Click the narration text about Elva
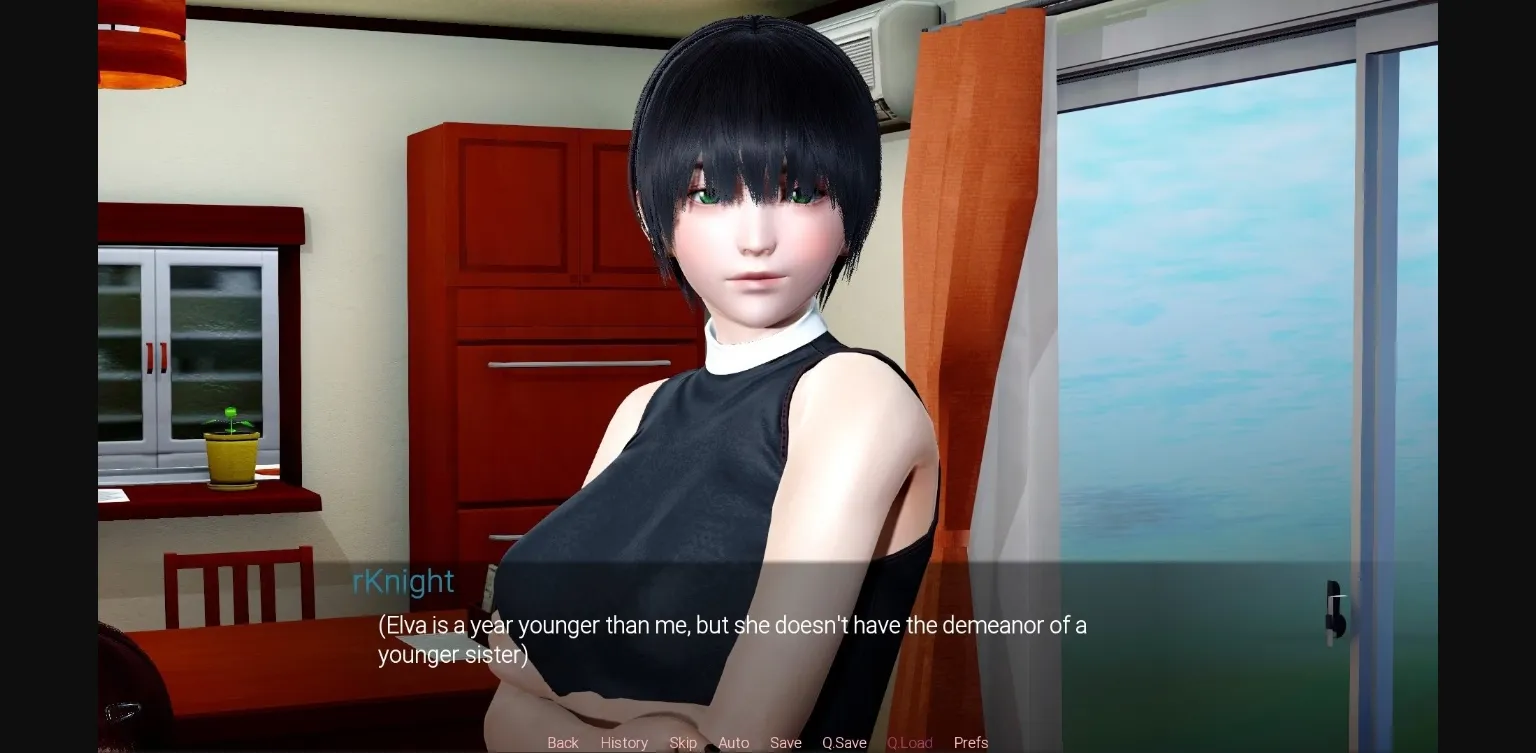Image resolution: width=1536 pixels, height=753 pixels. pos(730,640)
